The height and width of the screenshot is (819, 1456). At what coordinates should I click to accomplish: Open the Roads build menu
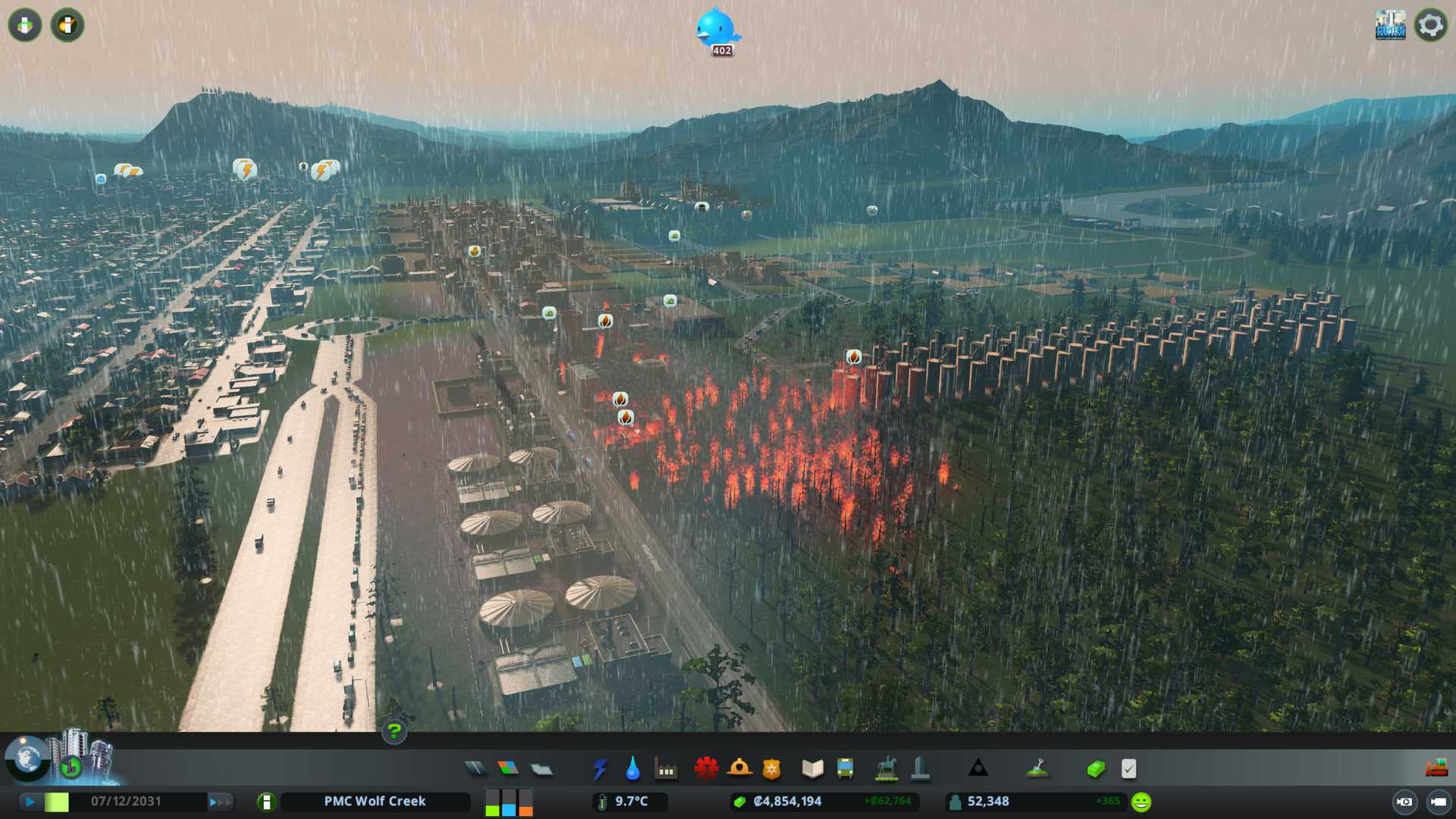pyautogui.click(x=475, y=769)
